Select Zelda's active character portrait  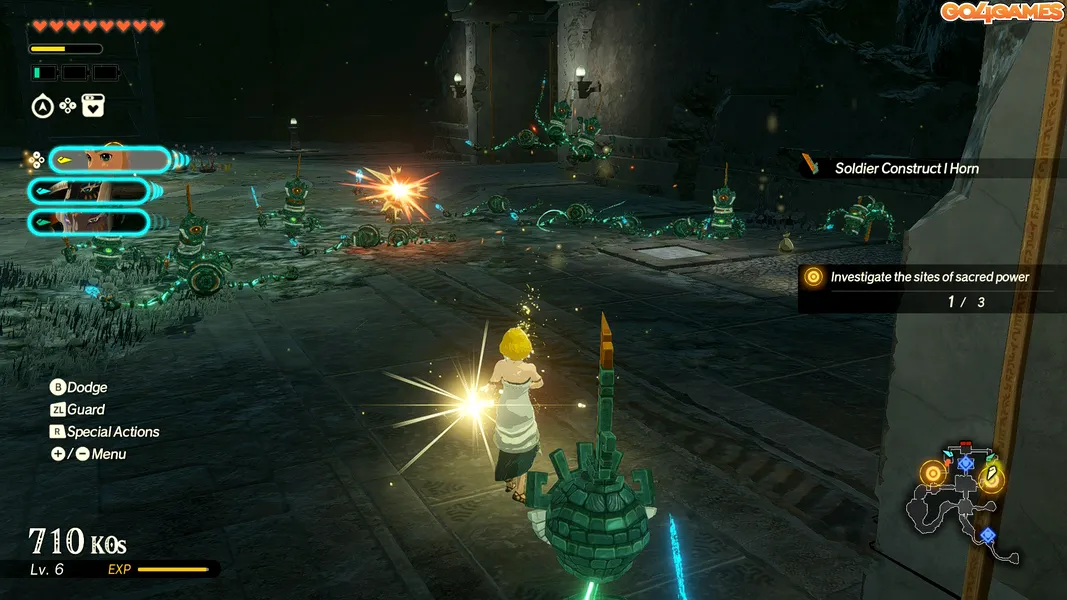(108, 160)
